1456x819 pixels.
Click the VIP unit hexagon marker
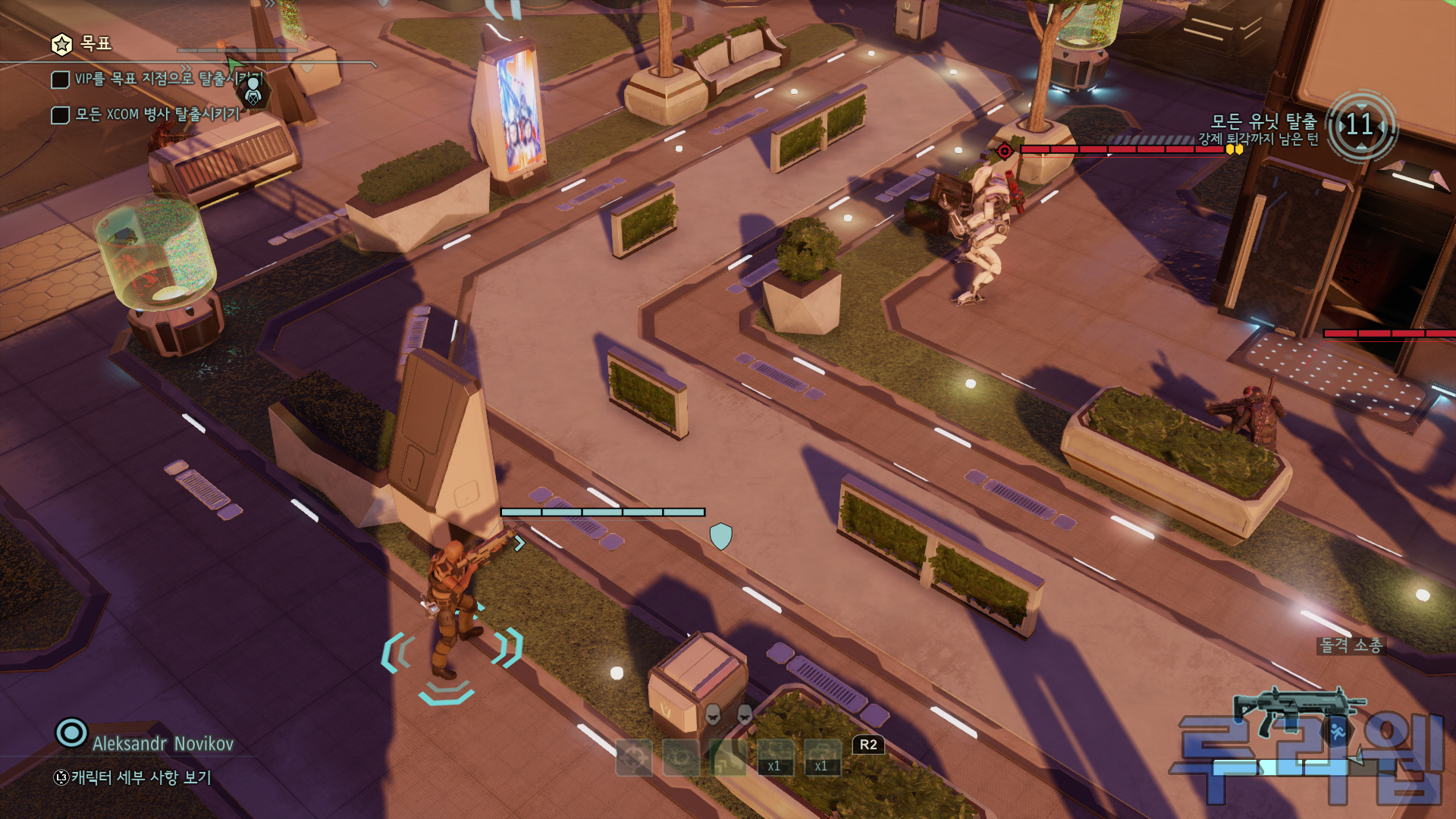click(x=253, y=93)
